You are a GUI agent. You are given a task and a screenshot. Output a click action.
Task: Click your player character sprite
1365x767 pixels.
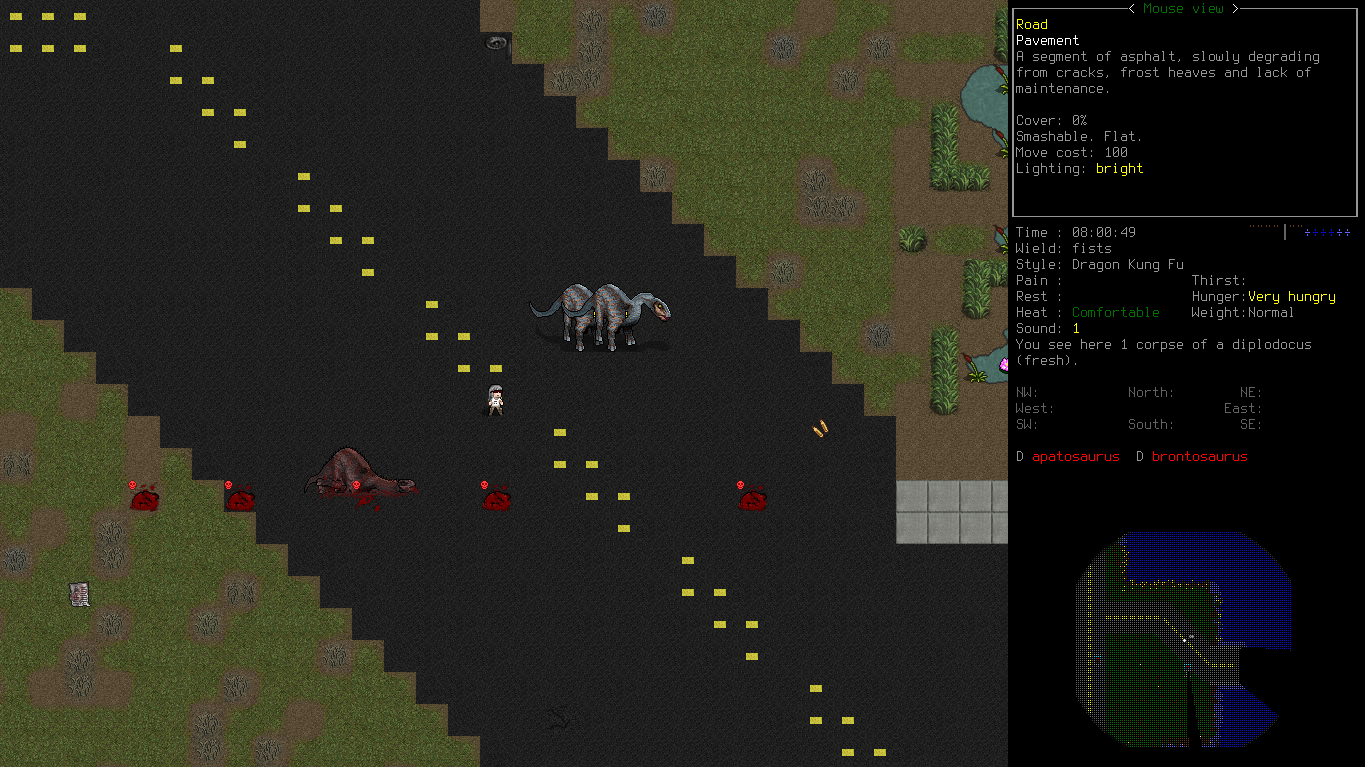pyautogui.click(x=494, y=400)
